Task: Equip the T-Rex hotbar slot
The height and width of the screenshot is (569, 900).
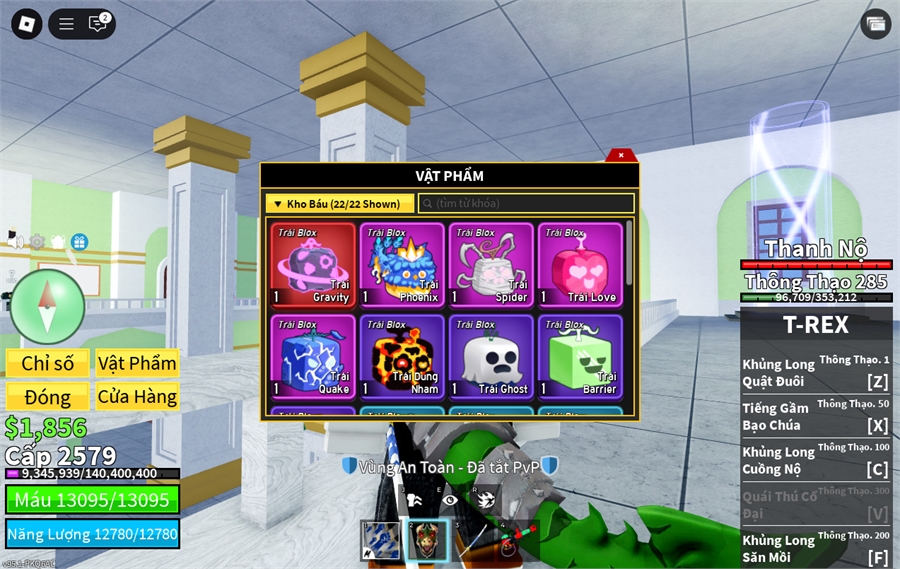Action: point(428,540)
